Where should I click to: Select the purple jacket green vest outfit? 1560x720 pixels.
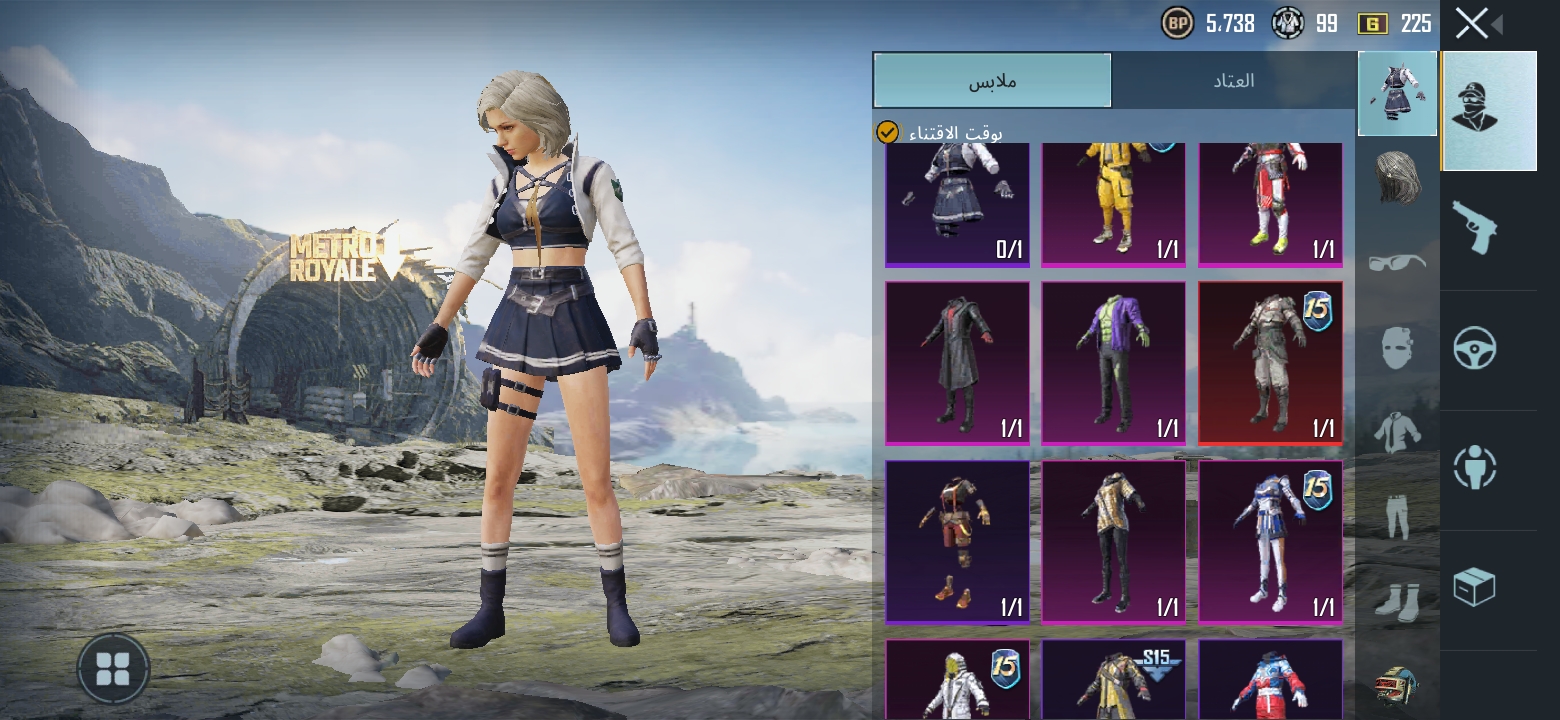click(x=1113, y=363)
